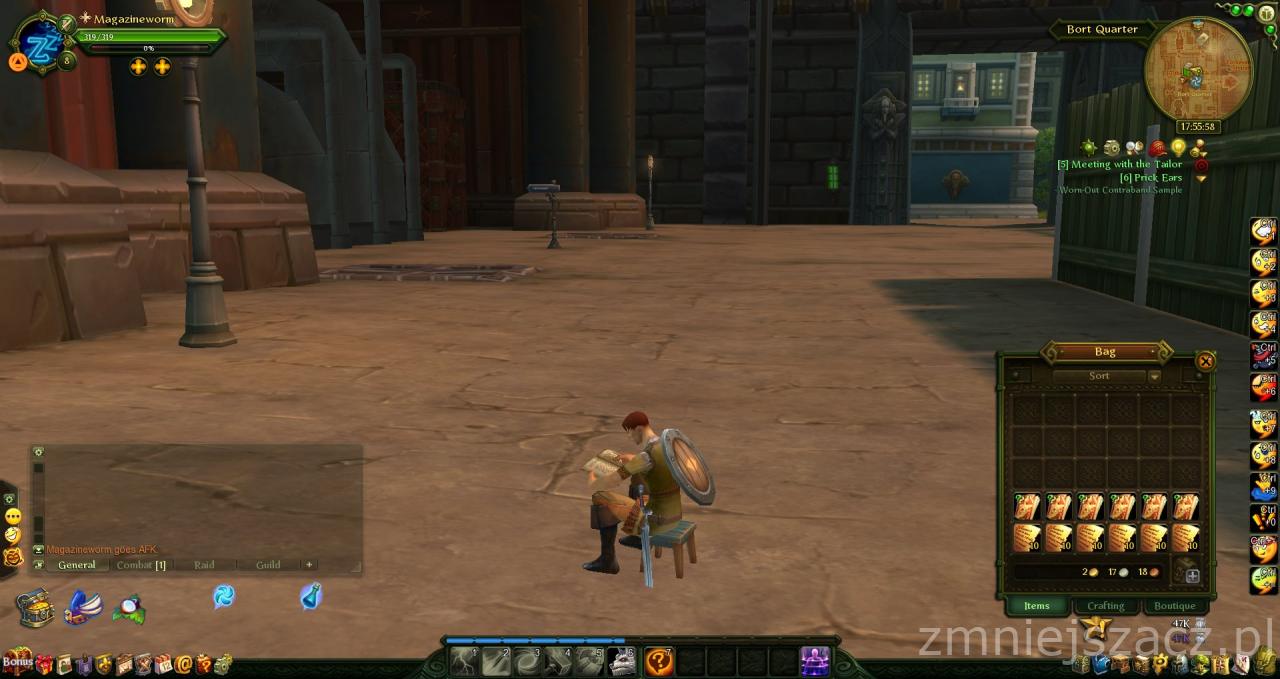Open the Boutique tab
This screenshot has height=679, width=1280.
pyautogui.click(x=1174, y=606)
